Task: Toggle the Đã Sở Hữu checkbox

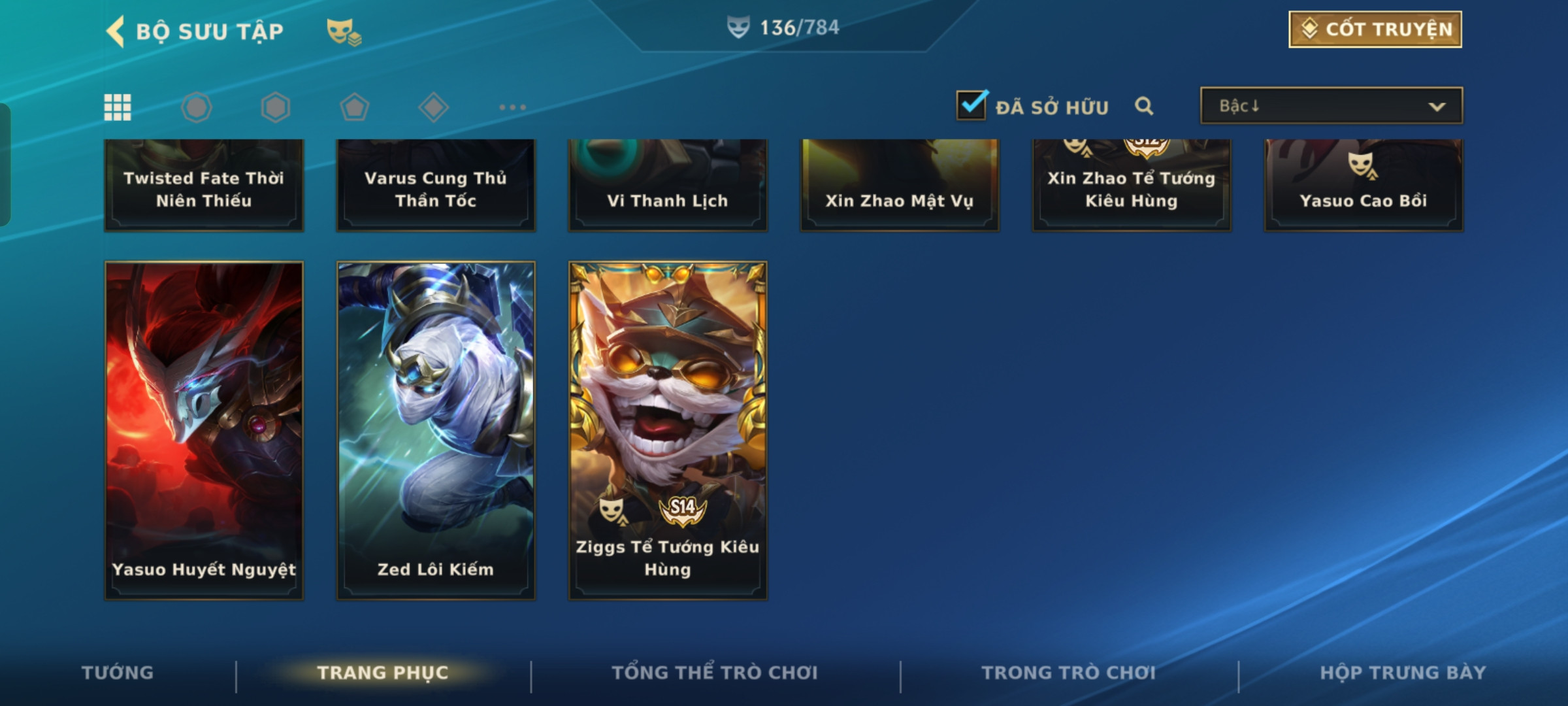Action: (971, 106)
